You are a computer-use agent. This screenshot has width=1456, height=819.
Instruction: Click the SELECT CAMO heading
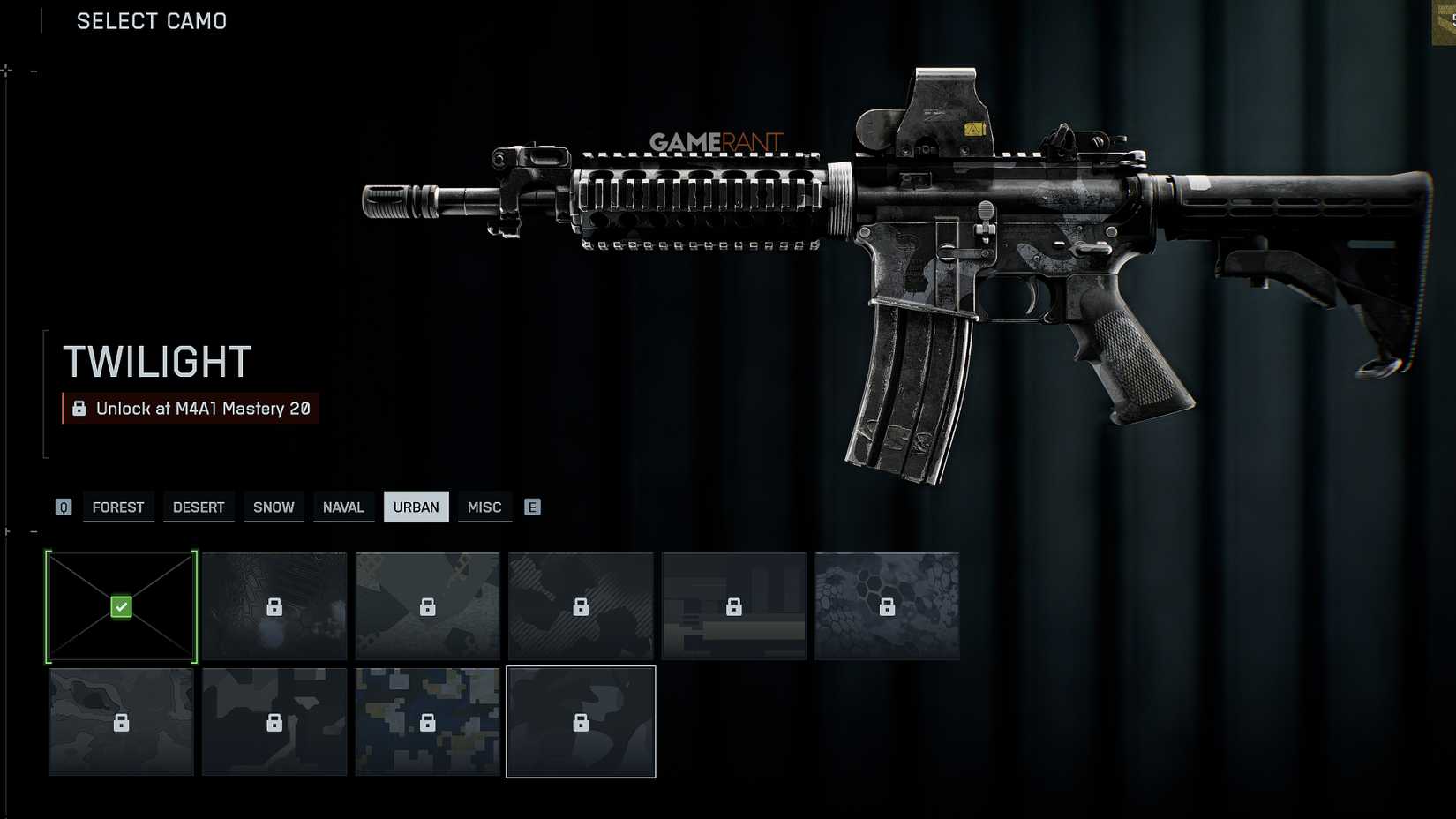click(151, 20)
